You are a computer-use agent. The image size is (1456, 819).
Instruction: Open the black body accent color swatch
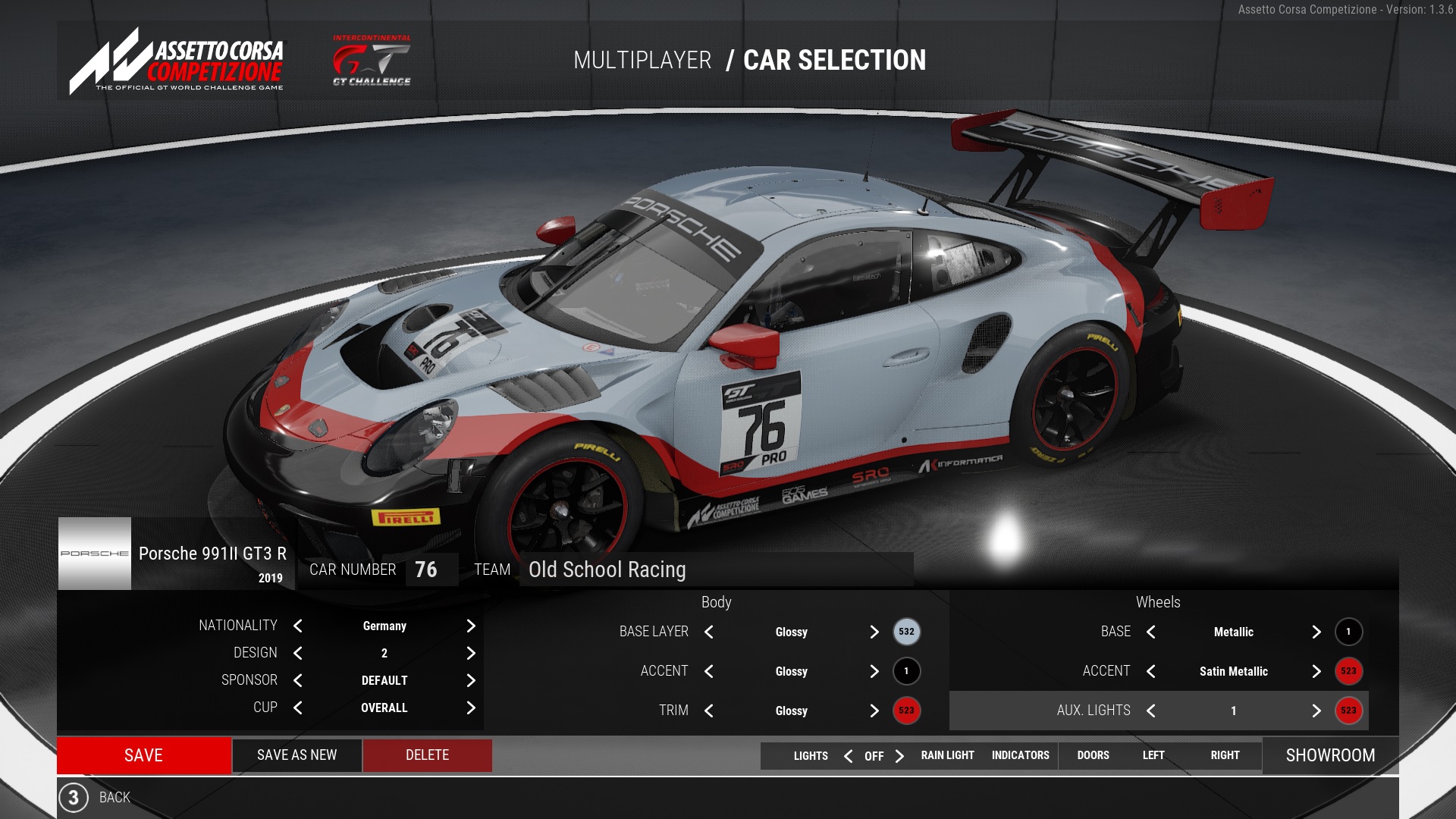pos(906,671)
